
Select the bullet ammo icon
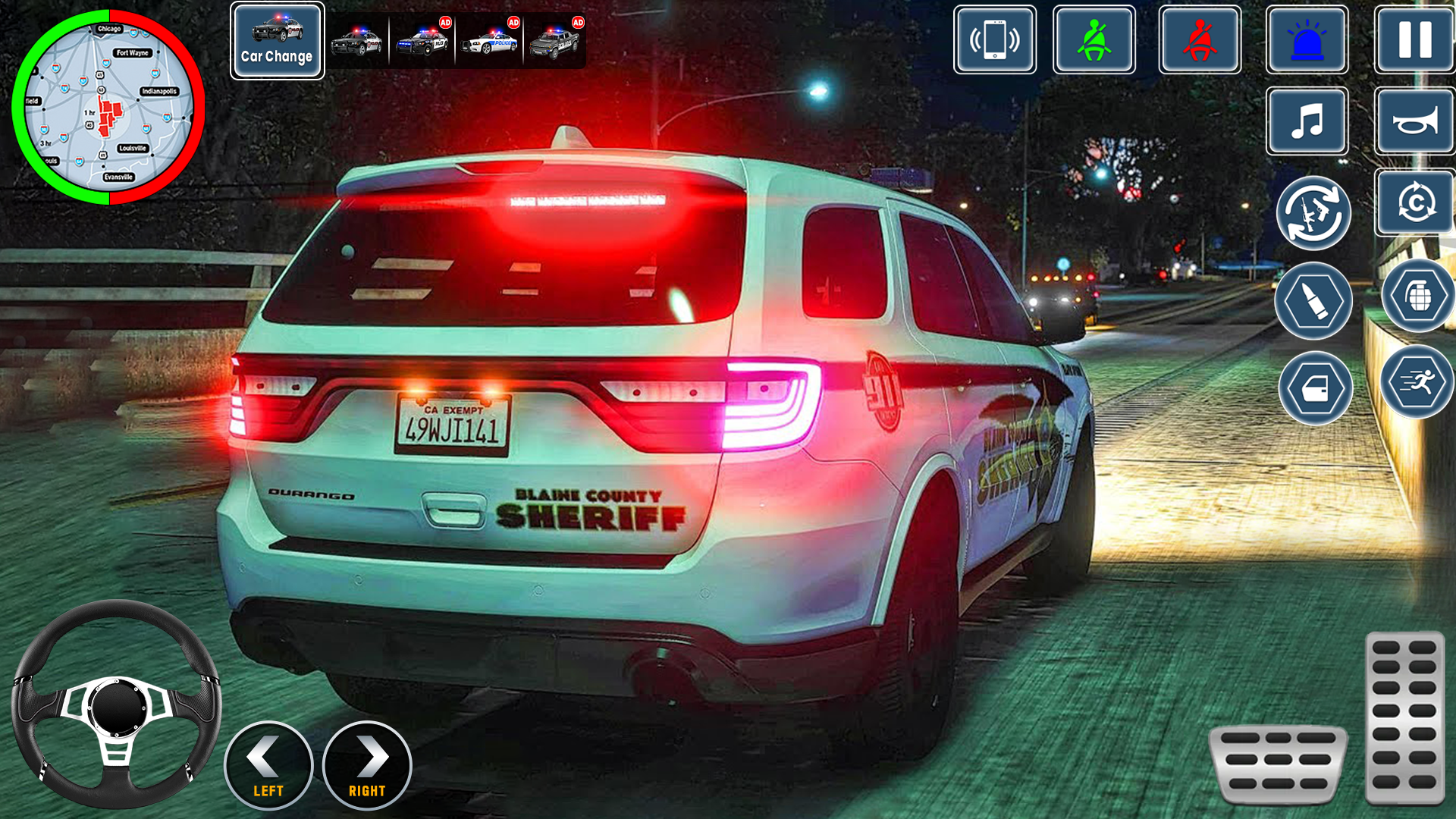tap(1314, 300)
